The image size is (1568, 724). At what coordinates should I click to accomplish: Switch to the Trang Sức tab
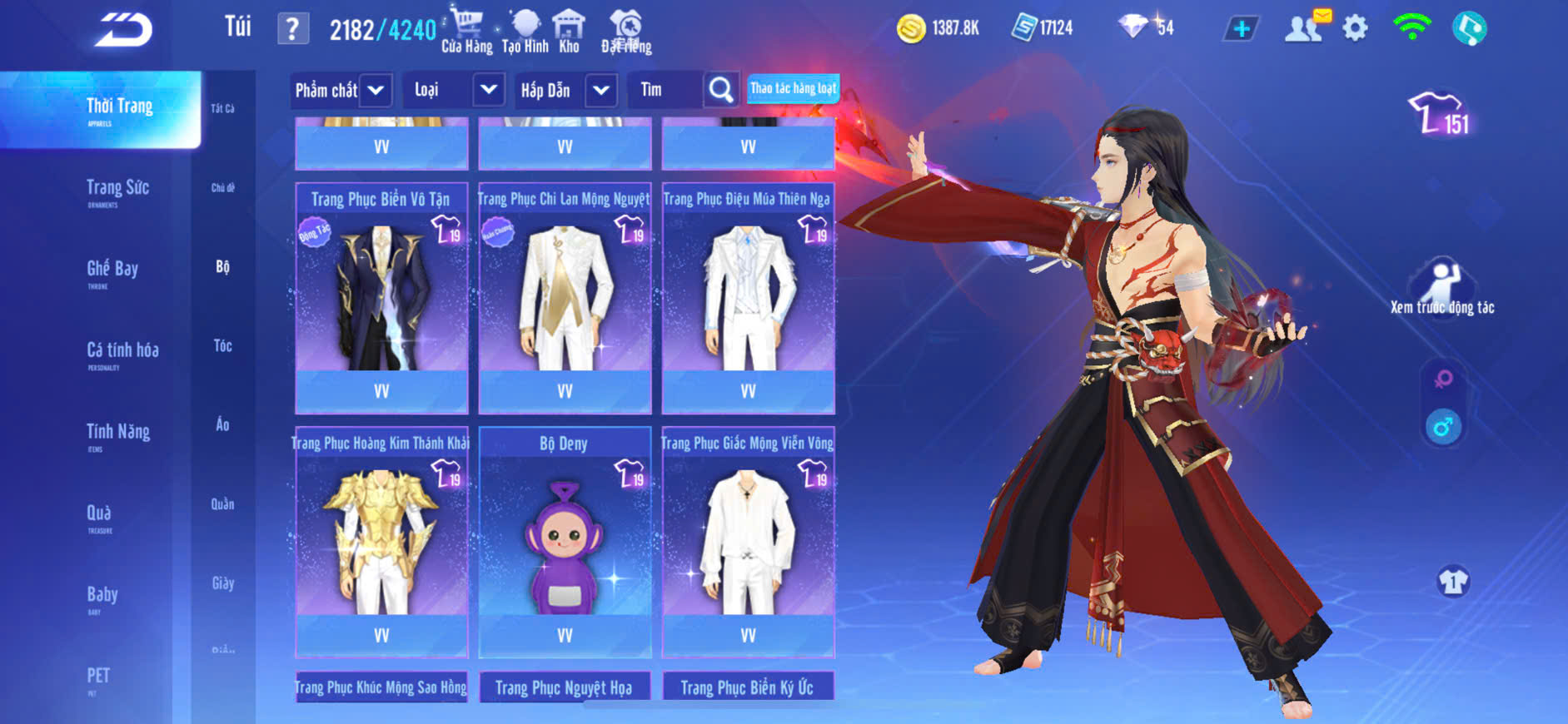pos(117,189)
